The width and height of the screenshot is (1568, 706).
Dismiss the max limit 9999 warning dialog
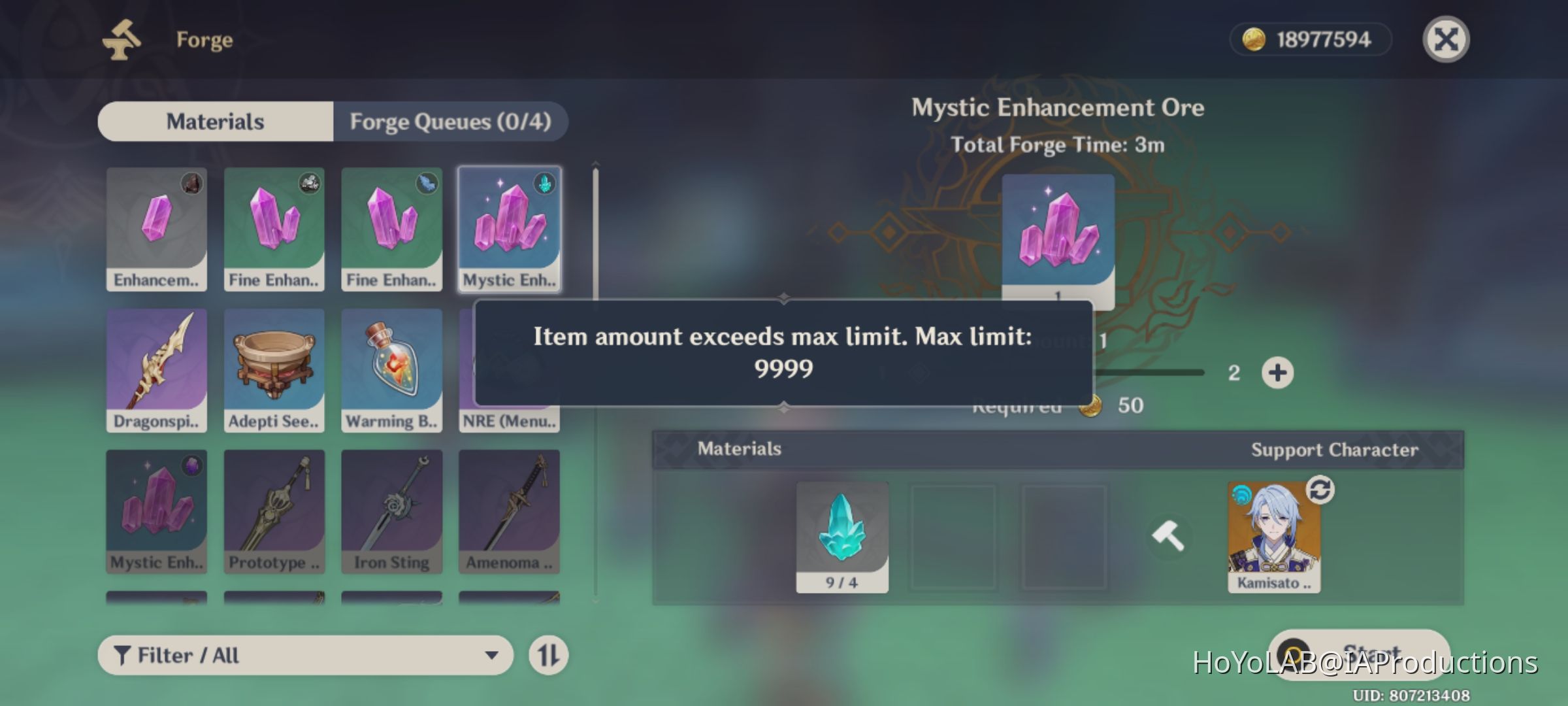[783, 353]
